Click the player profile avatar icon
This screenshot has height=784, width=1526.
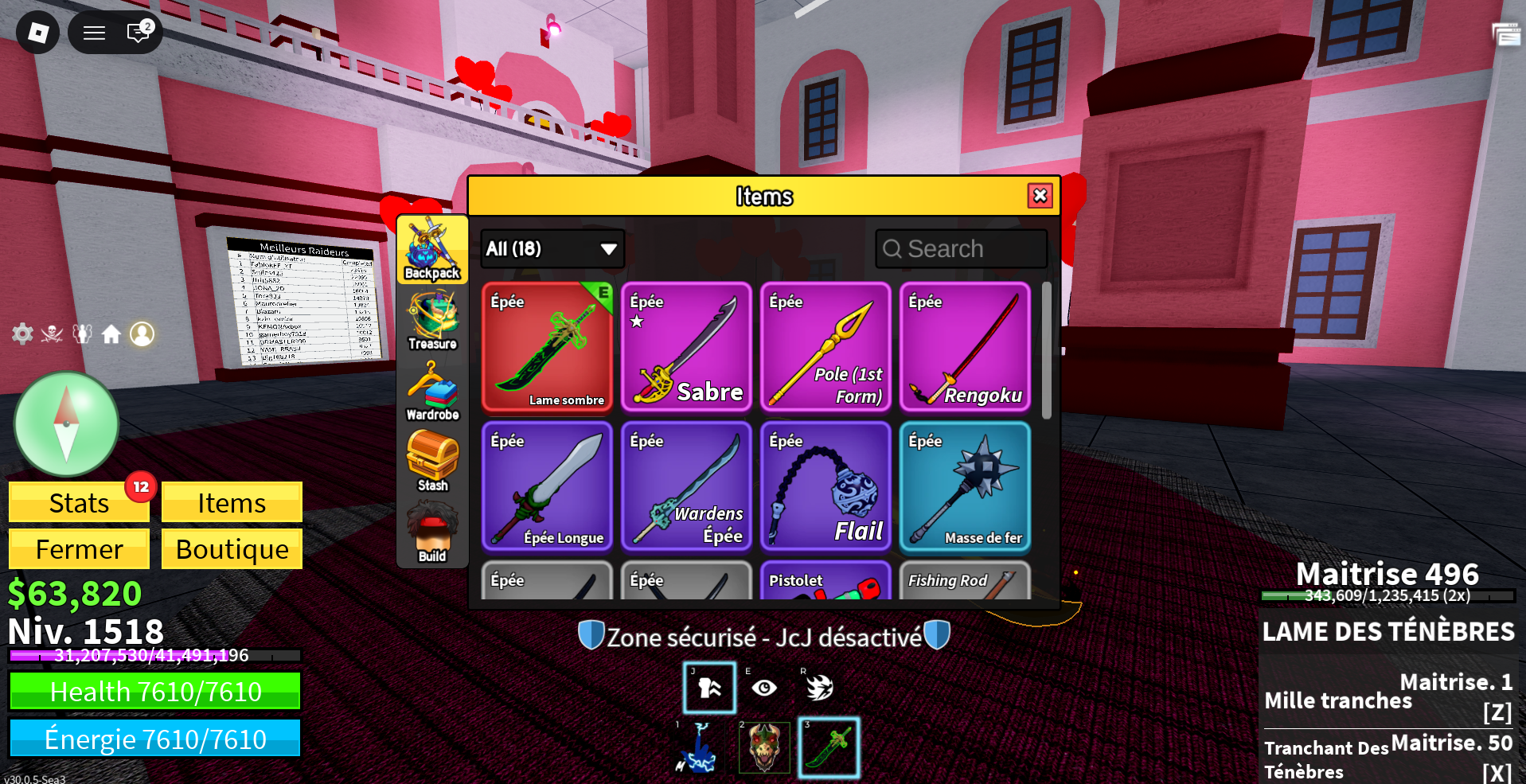coord(142,334)
